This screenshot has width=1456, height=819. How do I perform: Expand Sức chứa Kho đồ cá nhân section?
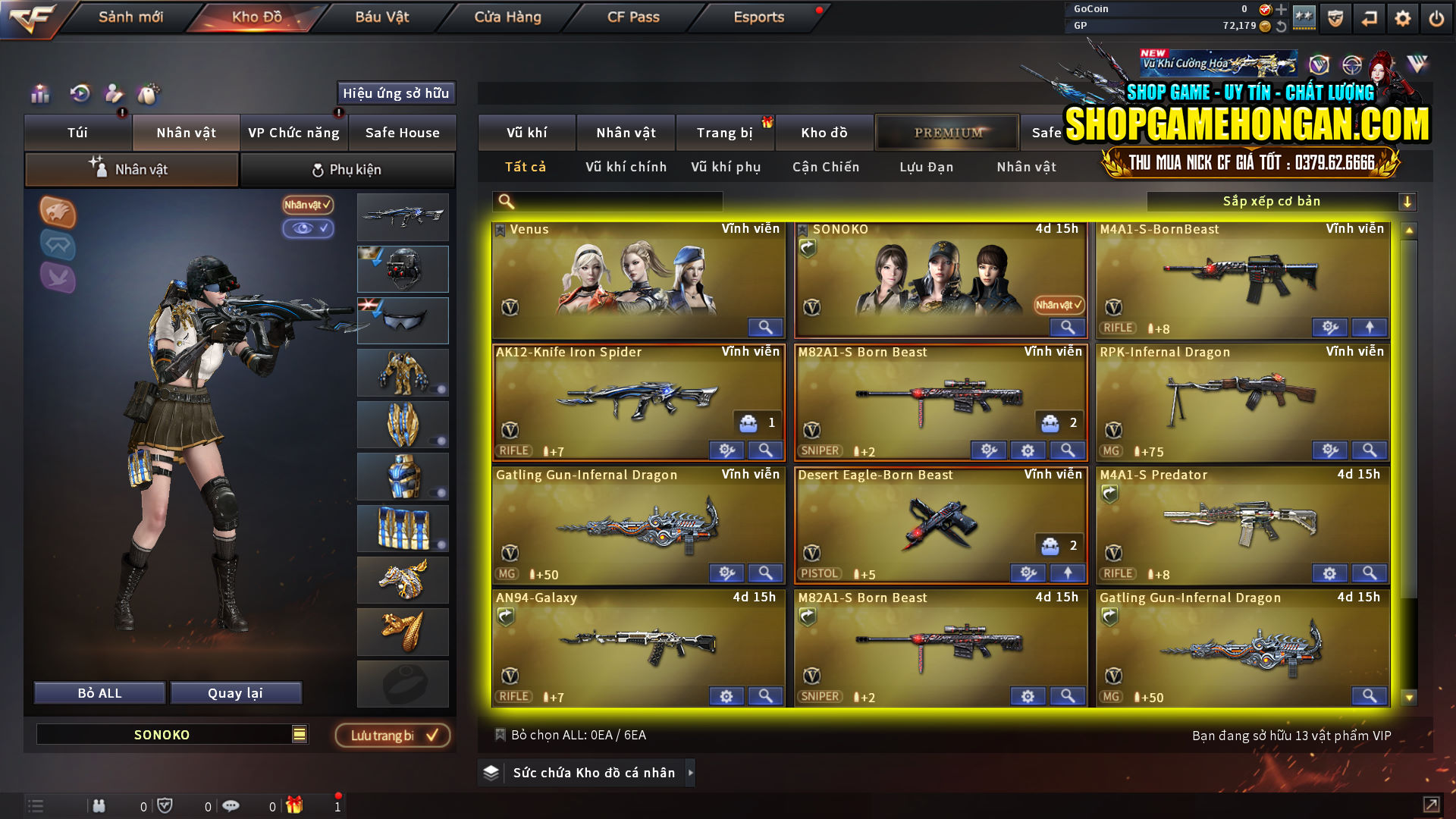pyautogui.click(x=691, y=773)
